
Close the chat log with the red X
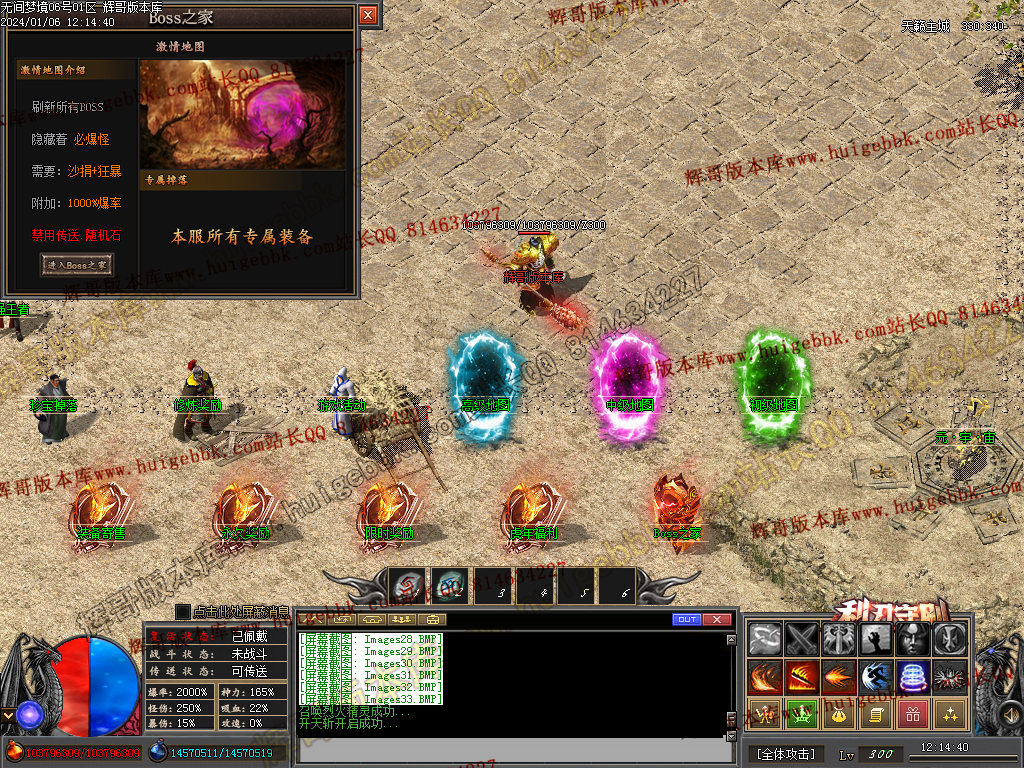point(717,620)
